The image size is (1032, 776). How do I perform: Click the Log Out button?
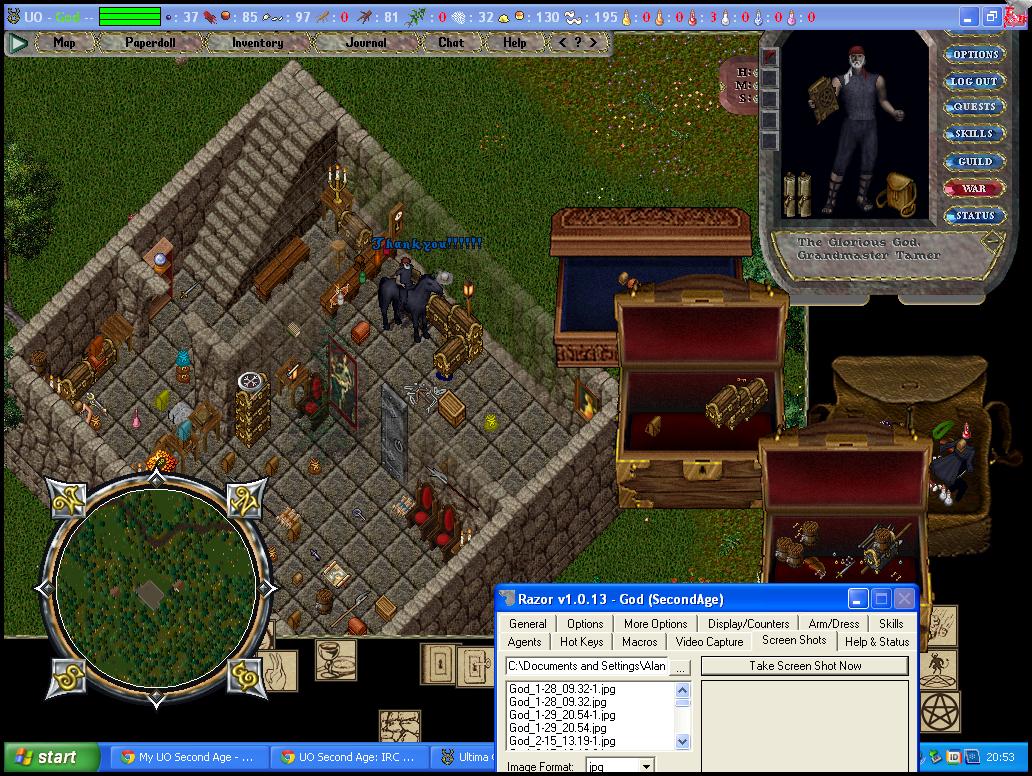pyautogui.click(x=974, y=82)
